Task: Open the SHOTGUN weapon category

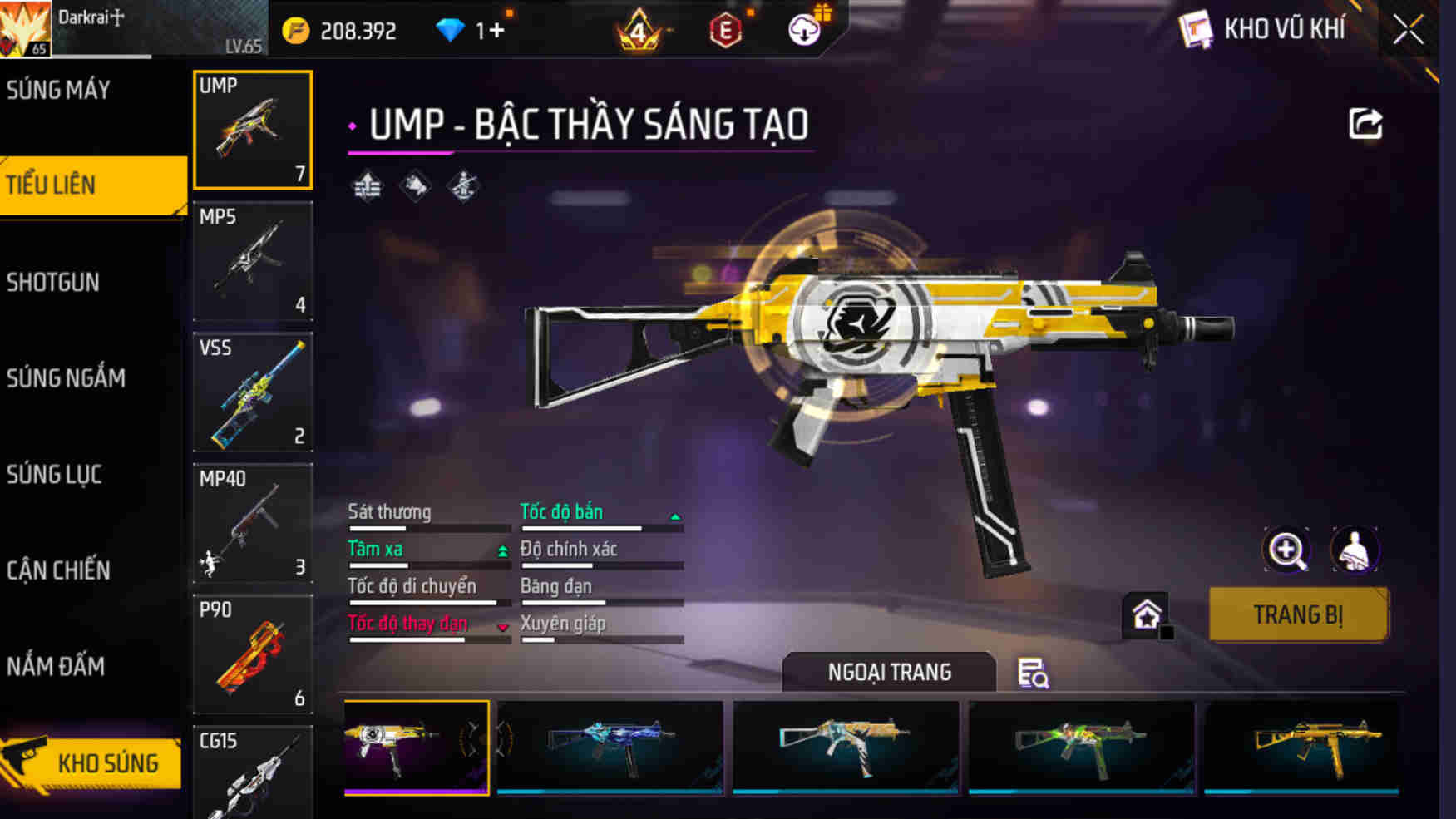Action: [x=53, y=283]
